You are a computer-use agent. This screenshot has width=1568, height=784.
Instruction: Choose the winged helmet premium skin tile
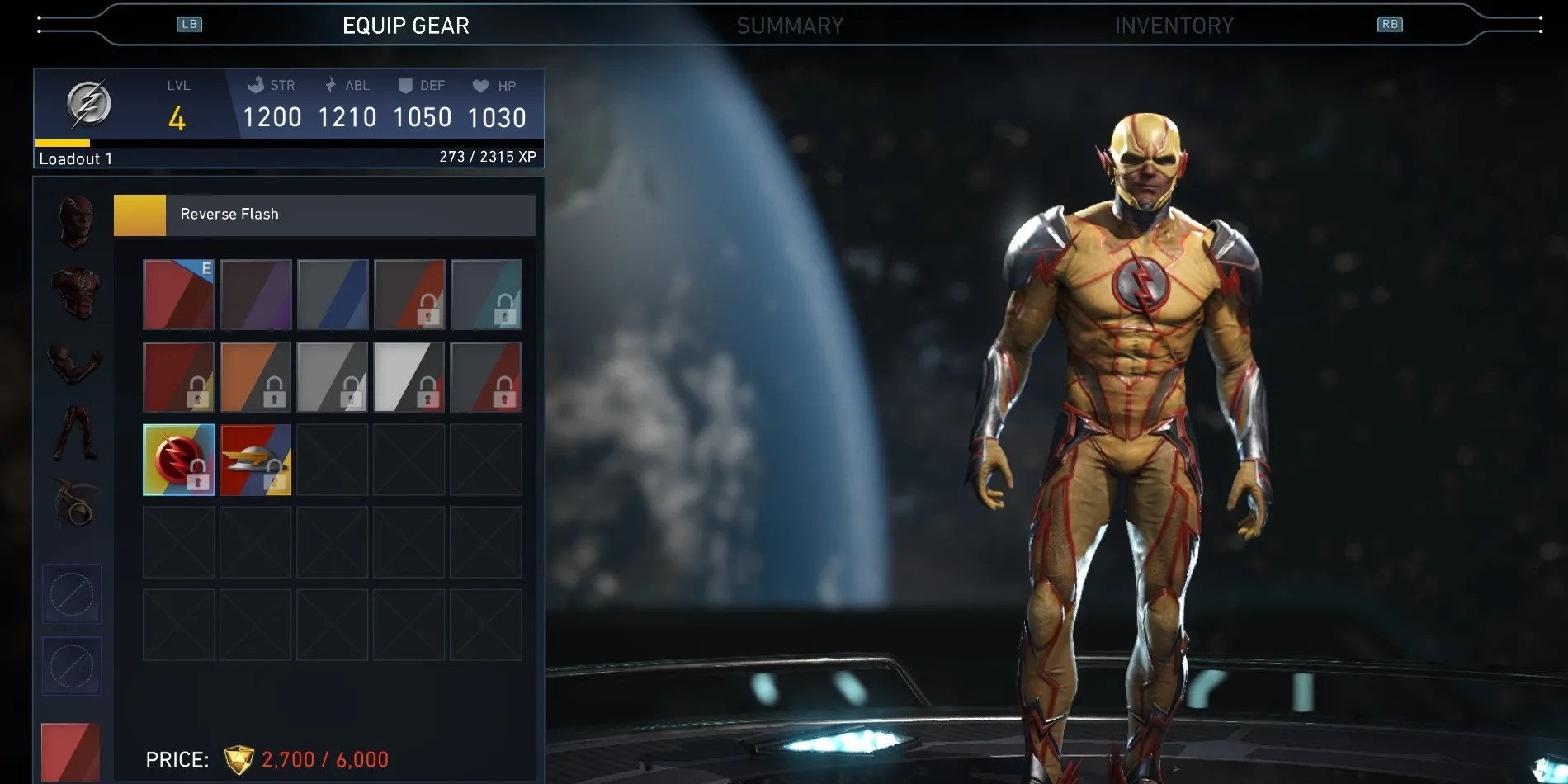tap(256, 460)
